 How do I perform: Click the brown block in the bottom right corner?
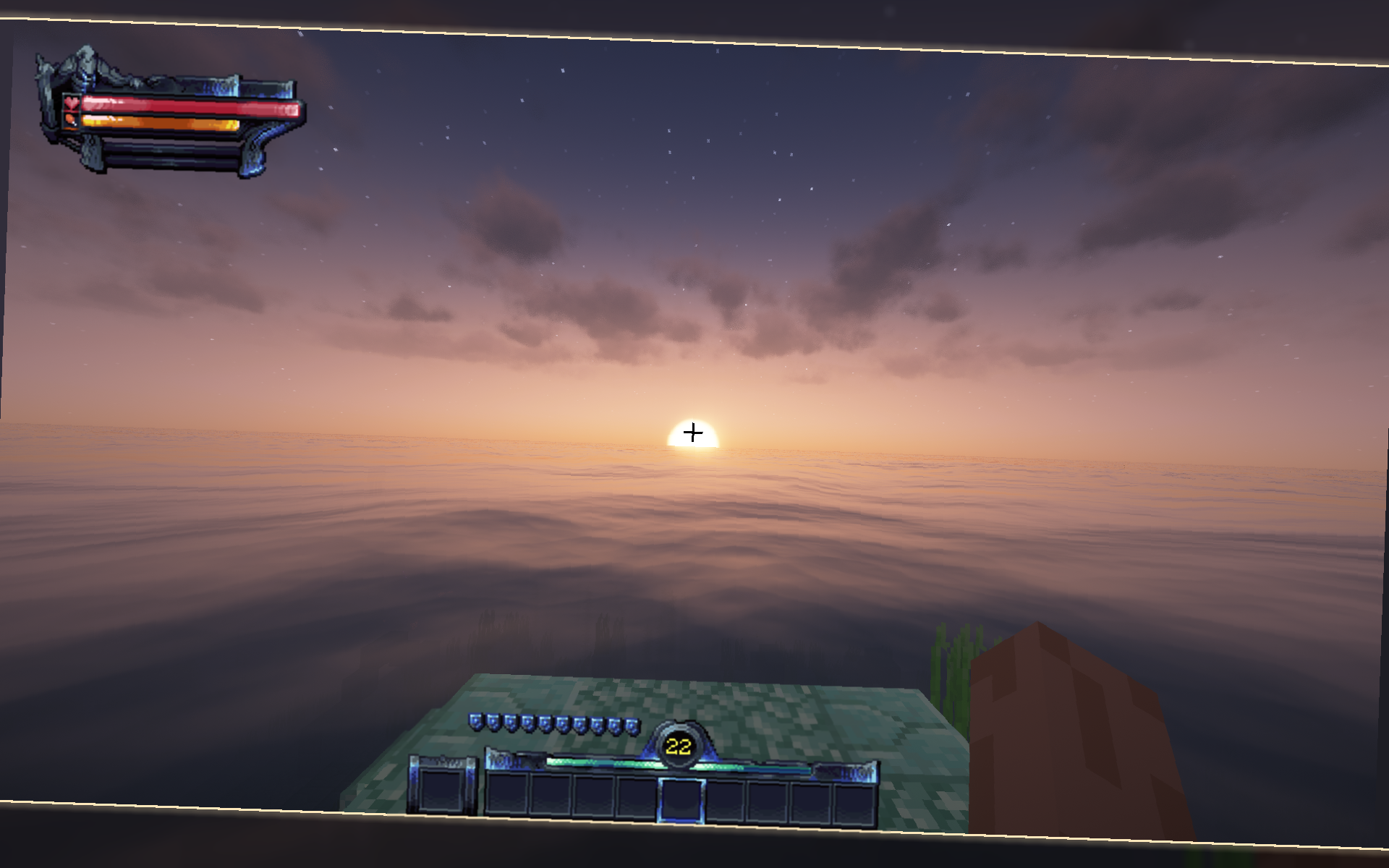[1049, 738]
